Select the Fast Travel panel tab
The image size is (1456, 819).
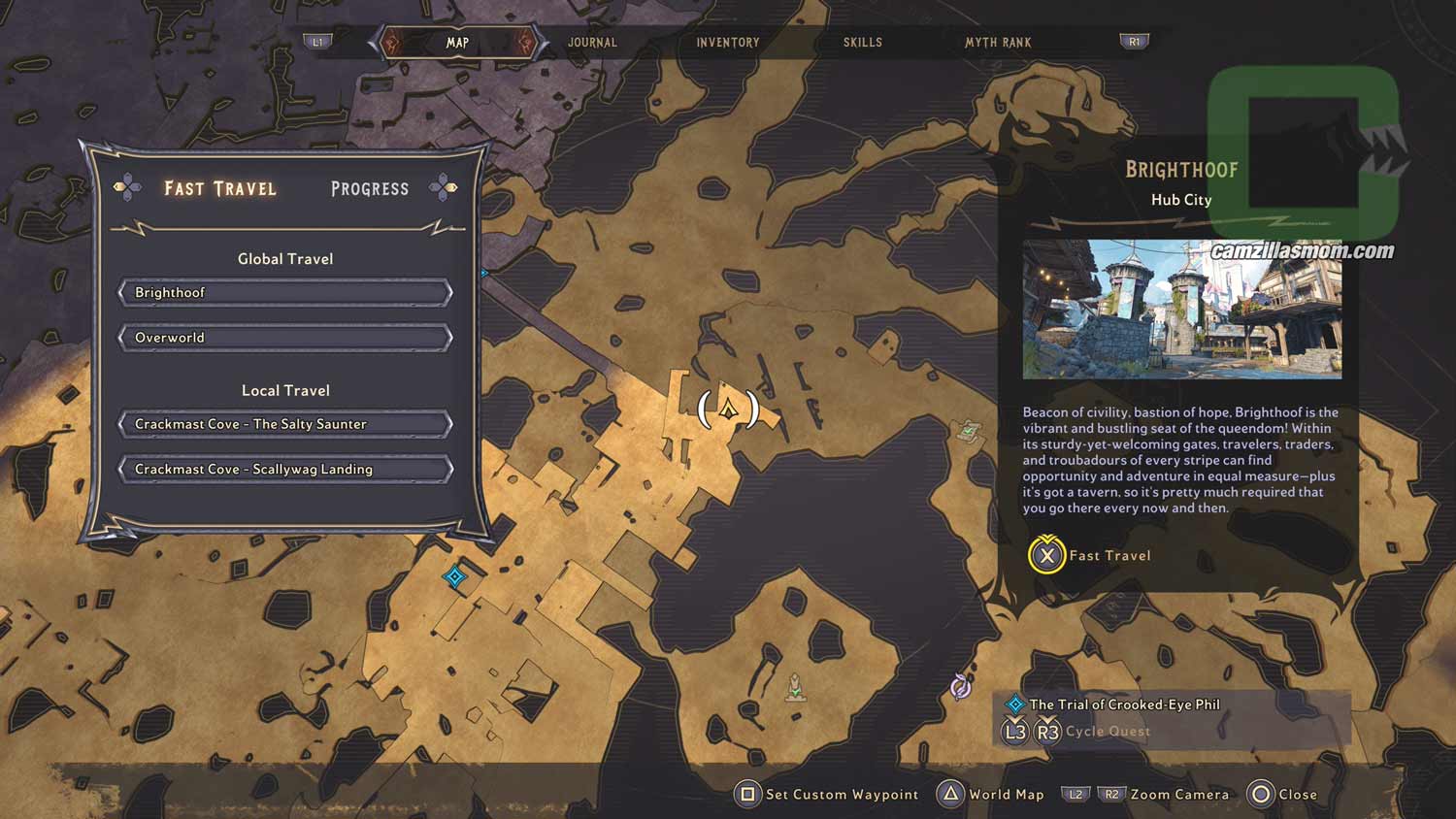click(x=220, y=189)
